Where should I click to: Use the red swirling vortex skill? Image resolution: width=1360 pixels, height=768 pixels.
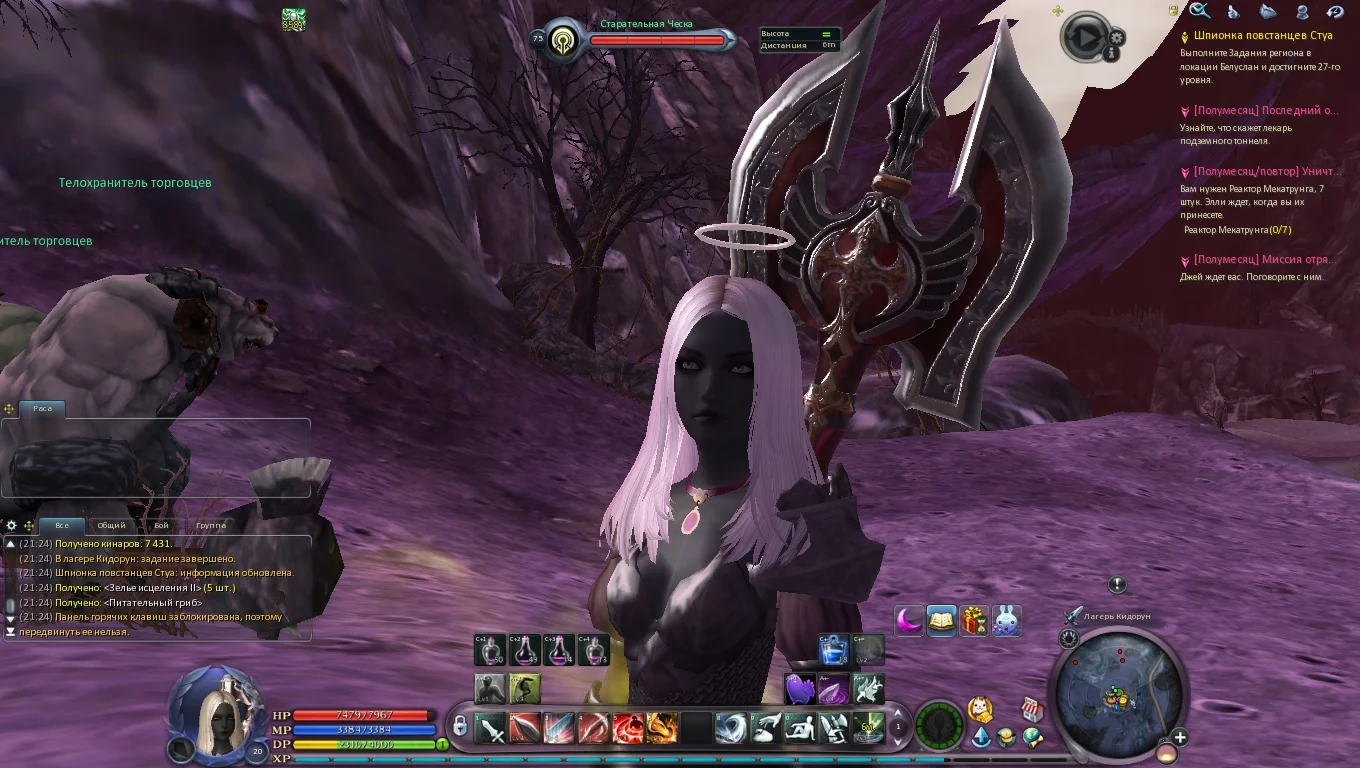(627, 729)
